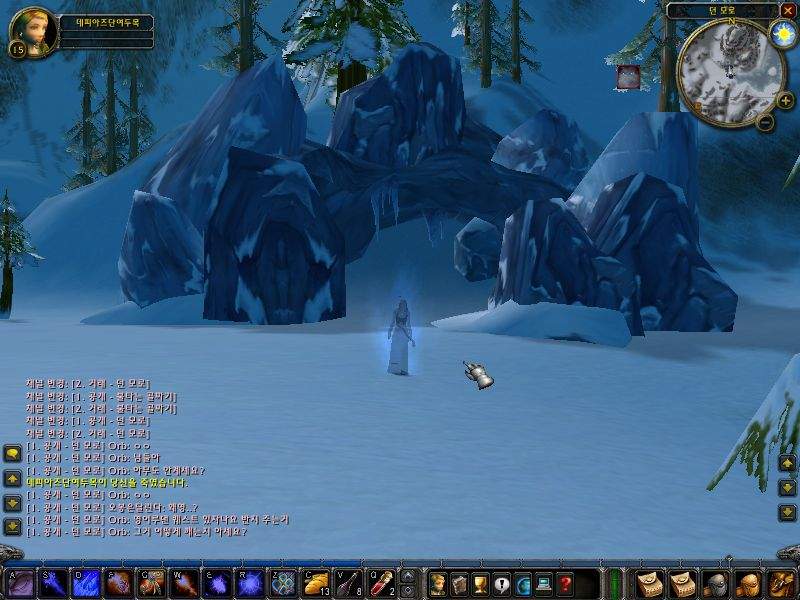
Task: Open the quest log exclamation button
Action: (502, 583)
